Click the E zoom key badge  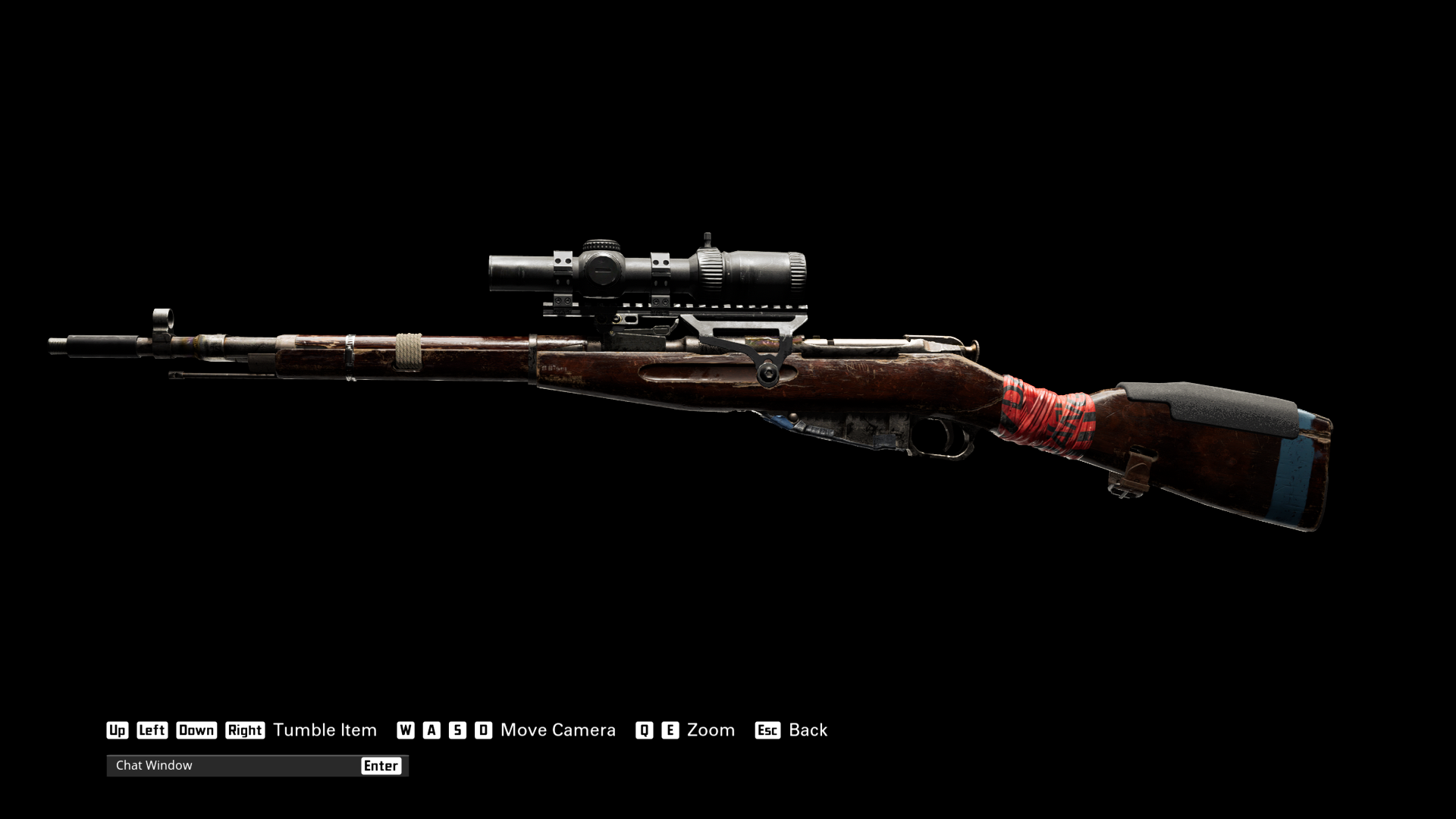point(669,730)
